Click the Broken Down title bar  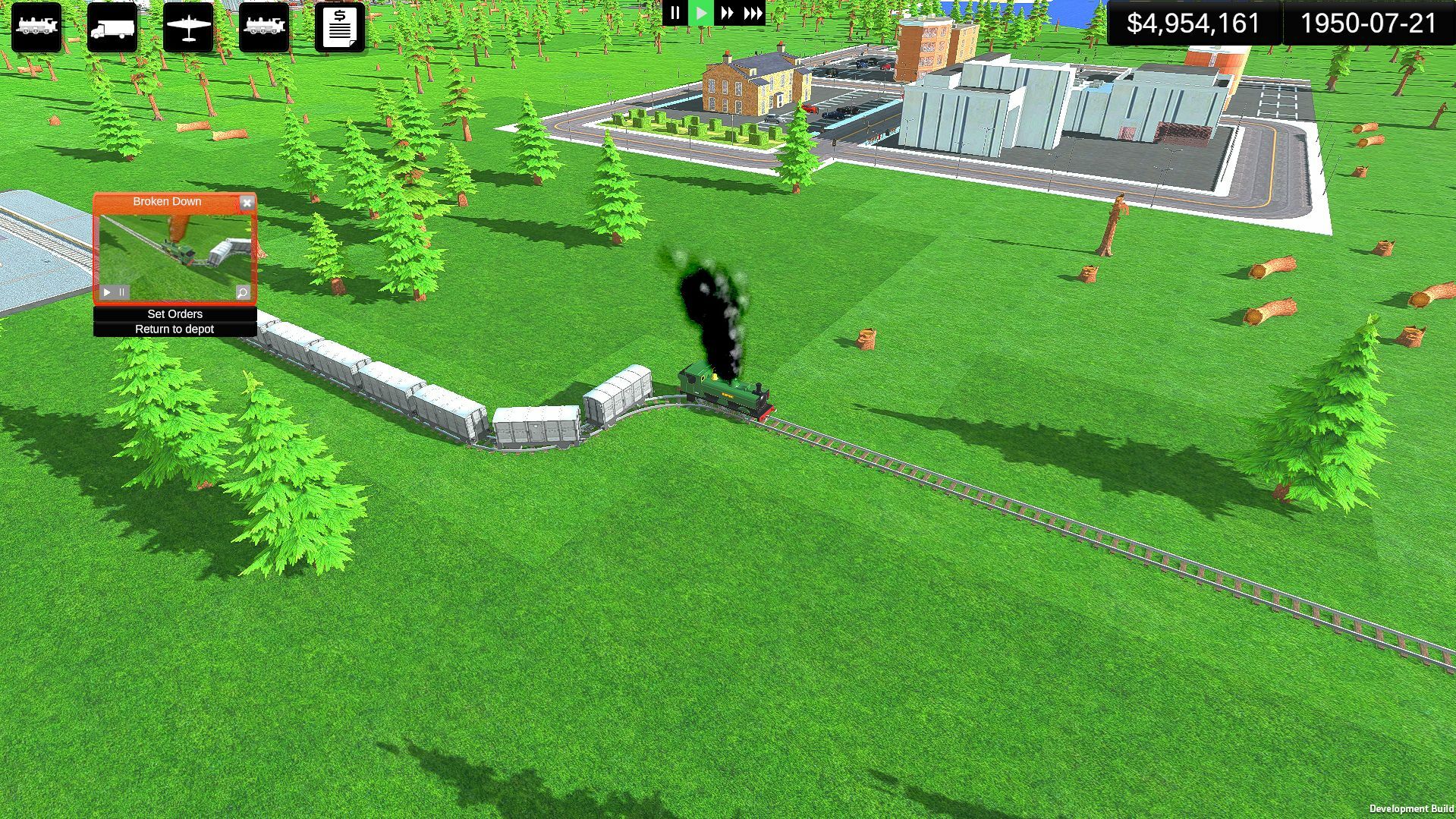[167, 201]
